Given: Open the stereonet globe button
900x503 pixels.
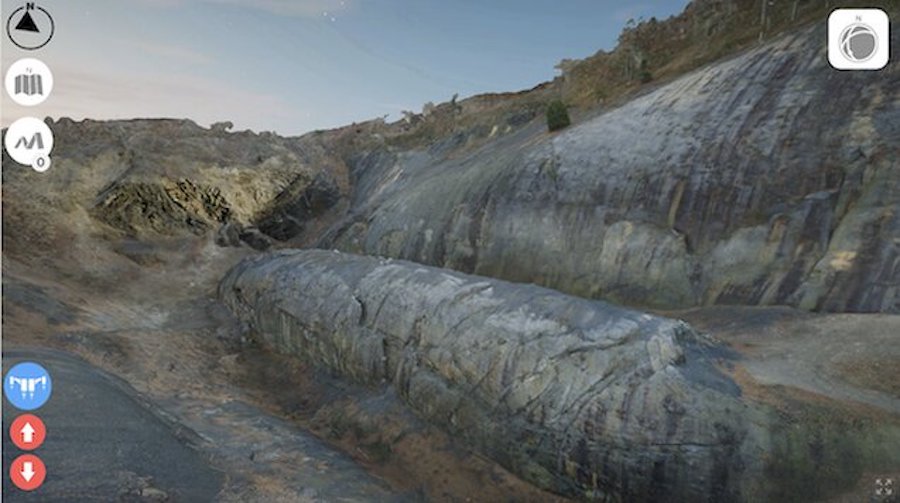Looking at the screenshot, I should [x=858, y=40].
